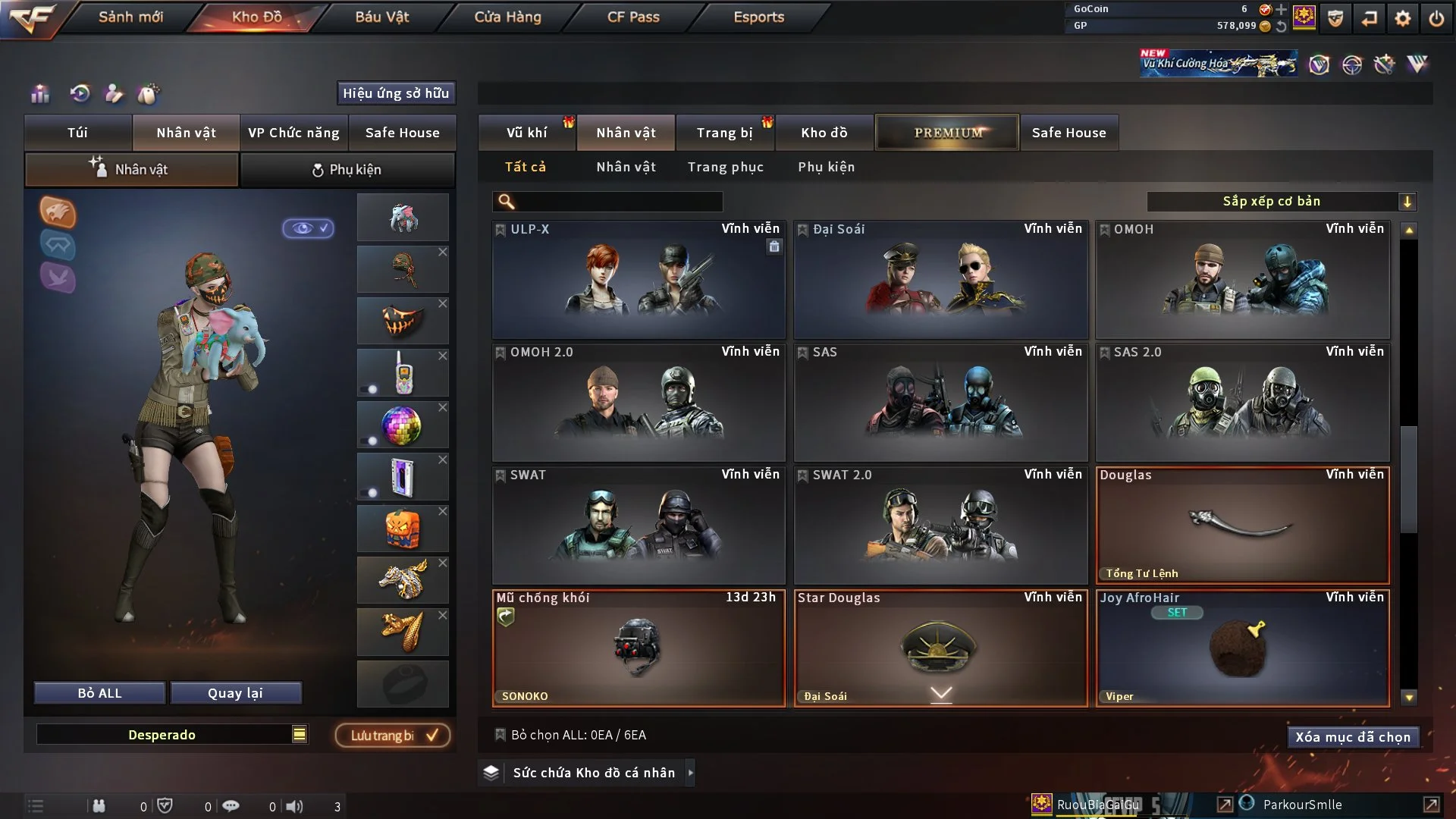Toggle the eye visibility switch
Screen dimensions: 1456x819
[x=308, y=228]
